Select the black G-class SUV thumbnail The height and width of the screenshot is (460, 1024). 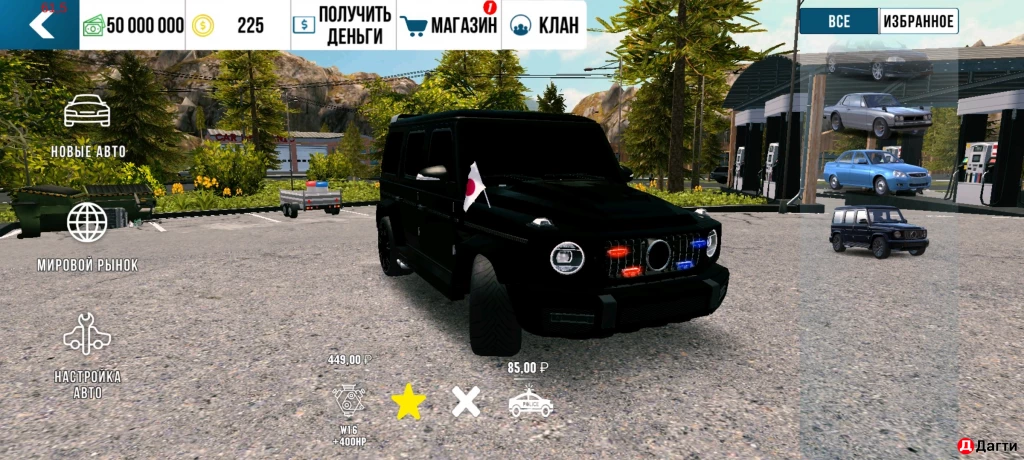pyautogui.click(x=879, y=231)
